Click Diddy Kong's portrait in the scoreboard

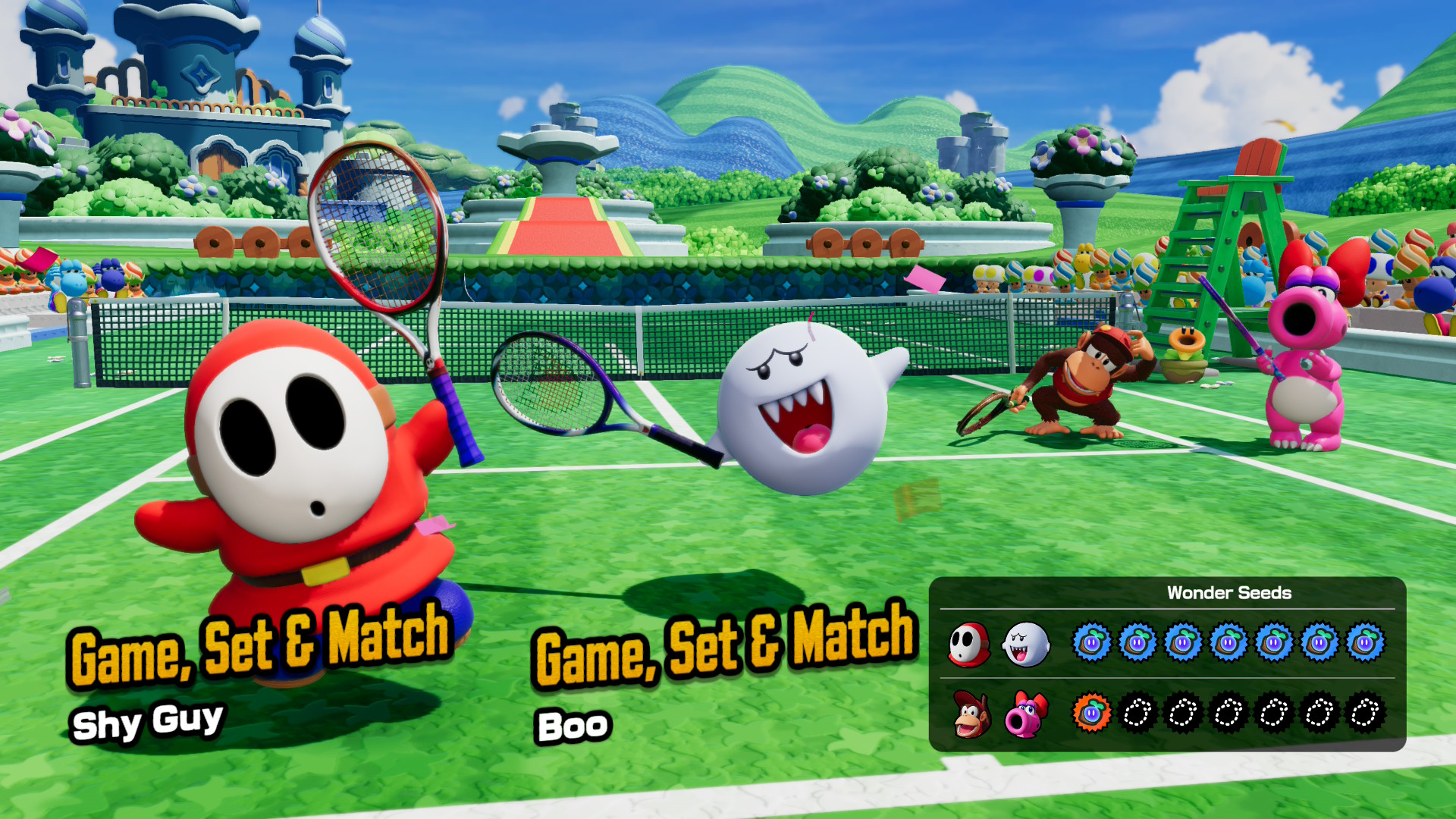[x=970, y=714]
